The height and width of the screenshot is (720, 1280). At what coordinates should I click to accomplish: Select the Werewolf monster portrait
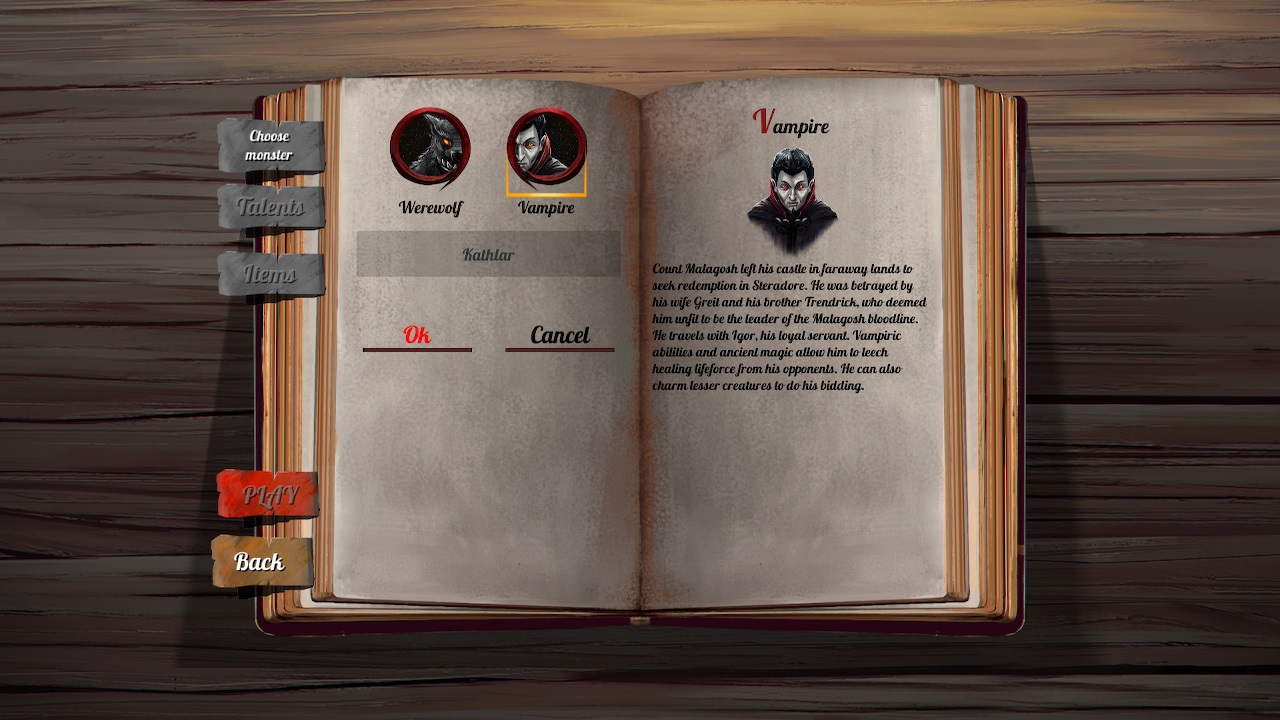tap(429, 148)
